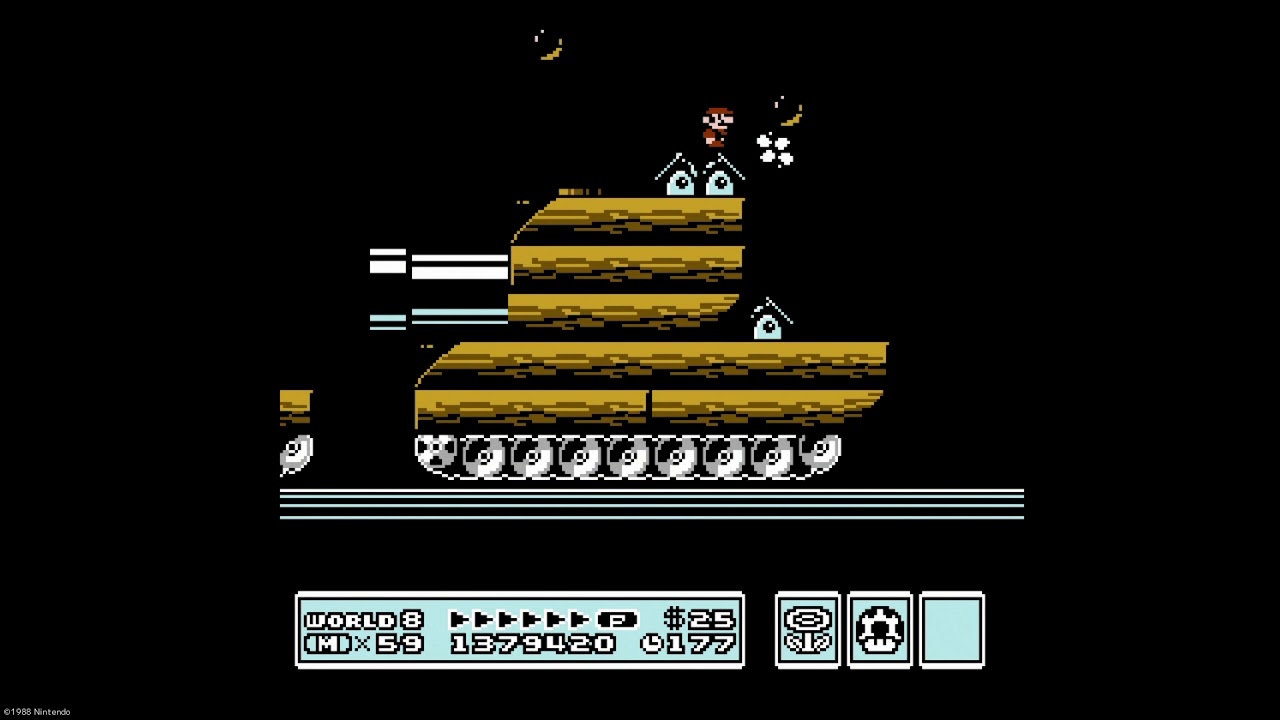
Task: Select the WORLD 8 label in the HUD
Action: tap(353, 618)
